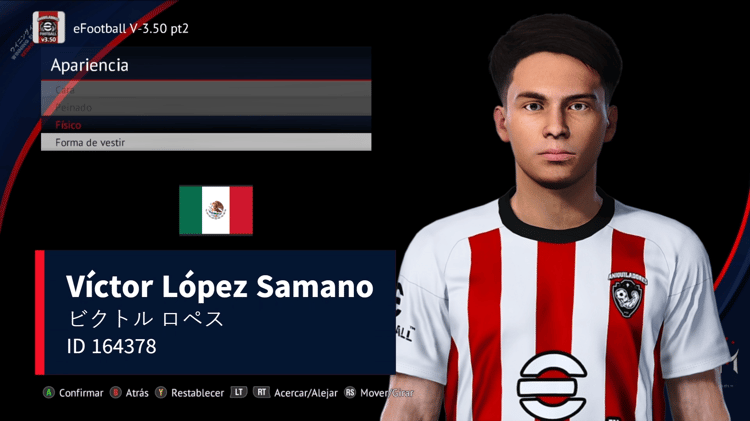The width and height of the screenshot is (750, 421).
Task: Open the Peinado option
Action: (205, 107)
